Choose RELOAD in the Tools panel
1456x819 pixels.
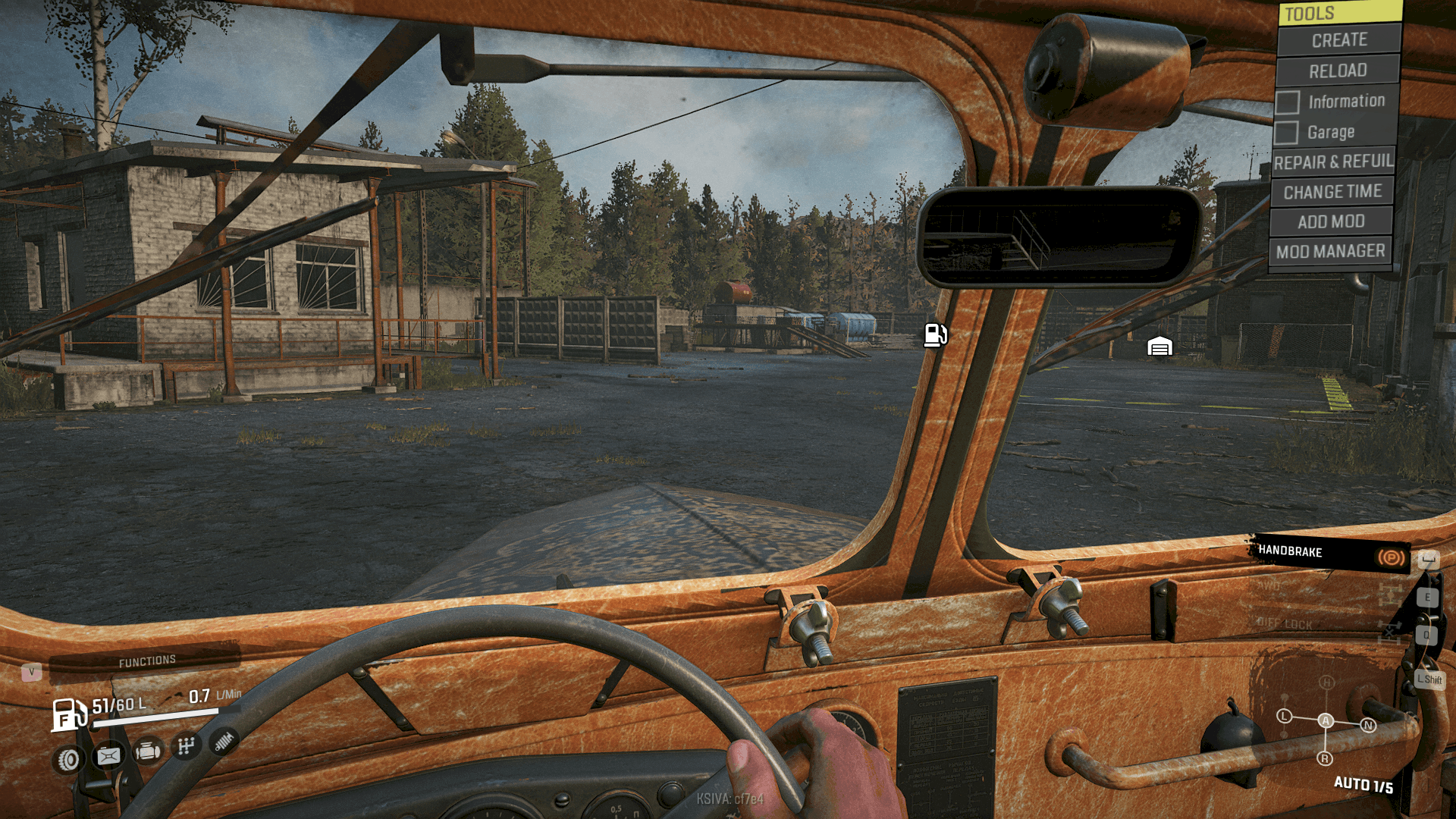point(1338,71)
